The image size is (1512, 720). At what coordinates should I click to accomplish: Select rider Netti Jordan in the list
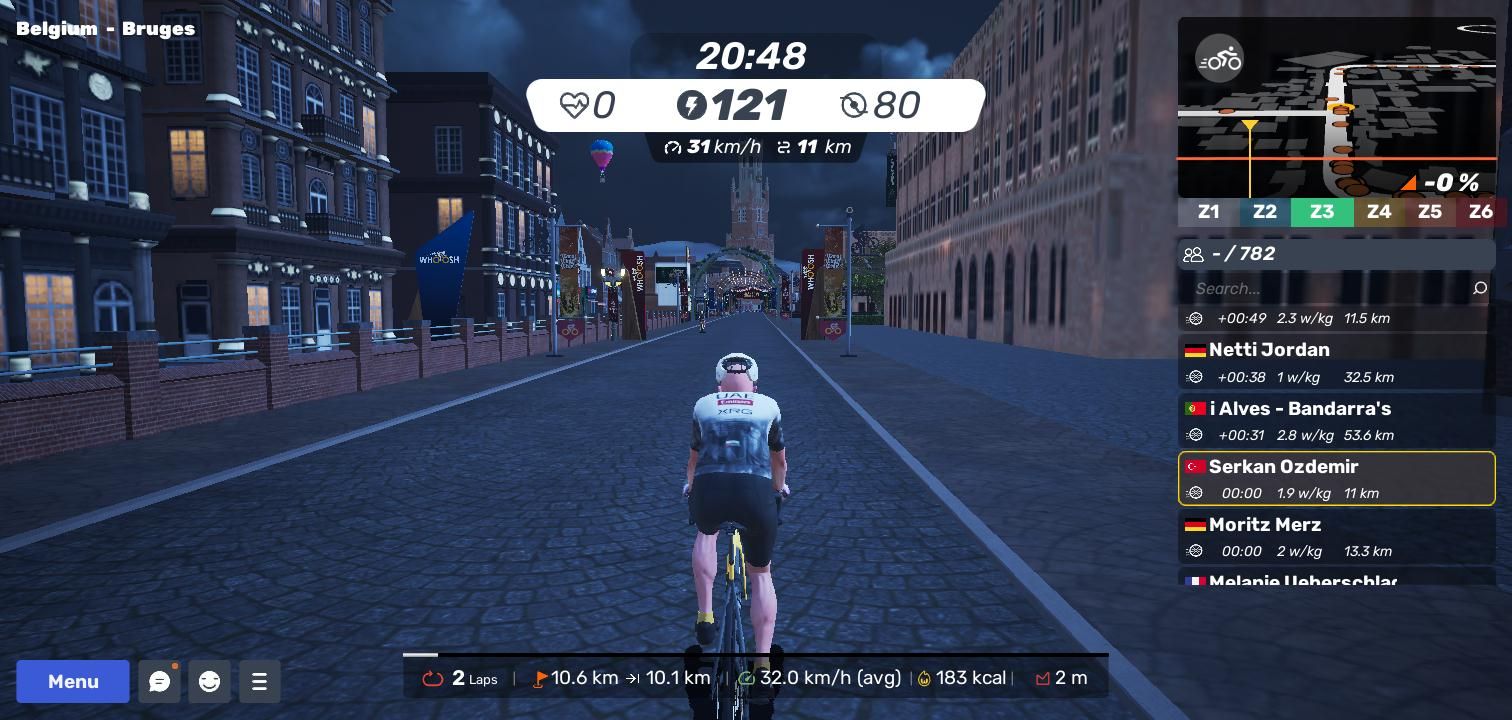[x=1336, y=362]
